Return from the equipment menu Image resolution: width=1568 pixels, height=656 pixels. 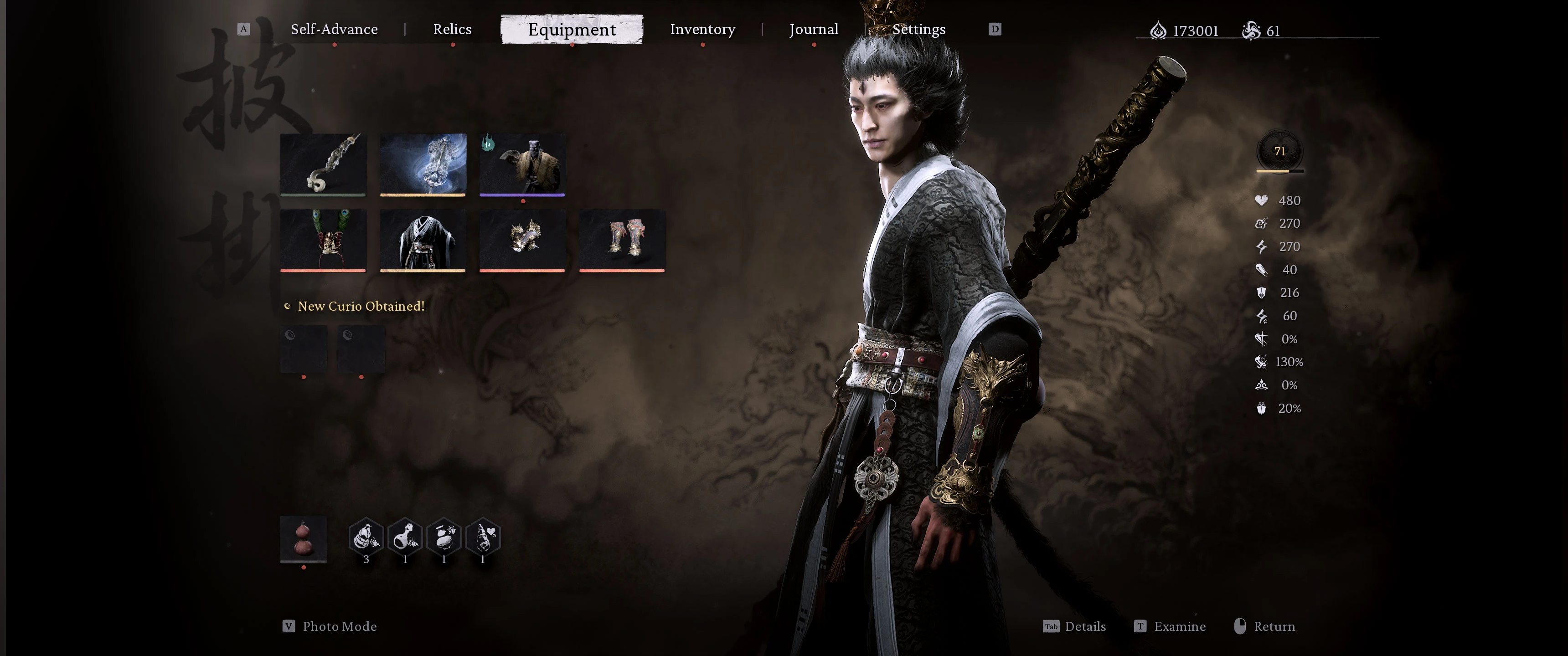(x=1274, y=626)
